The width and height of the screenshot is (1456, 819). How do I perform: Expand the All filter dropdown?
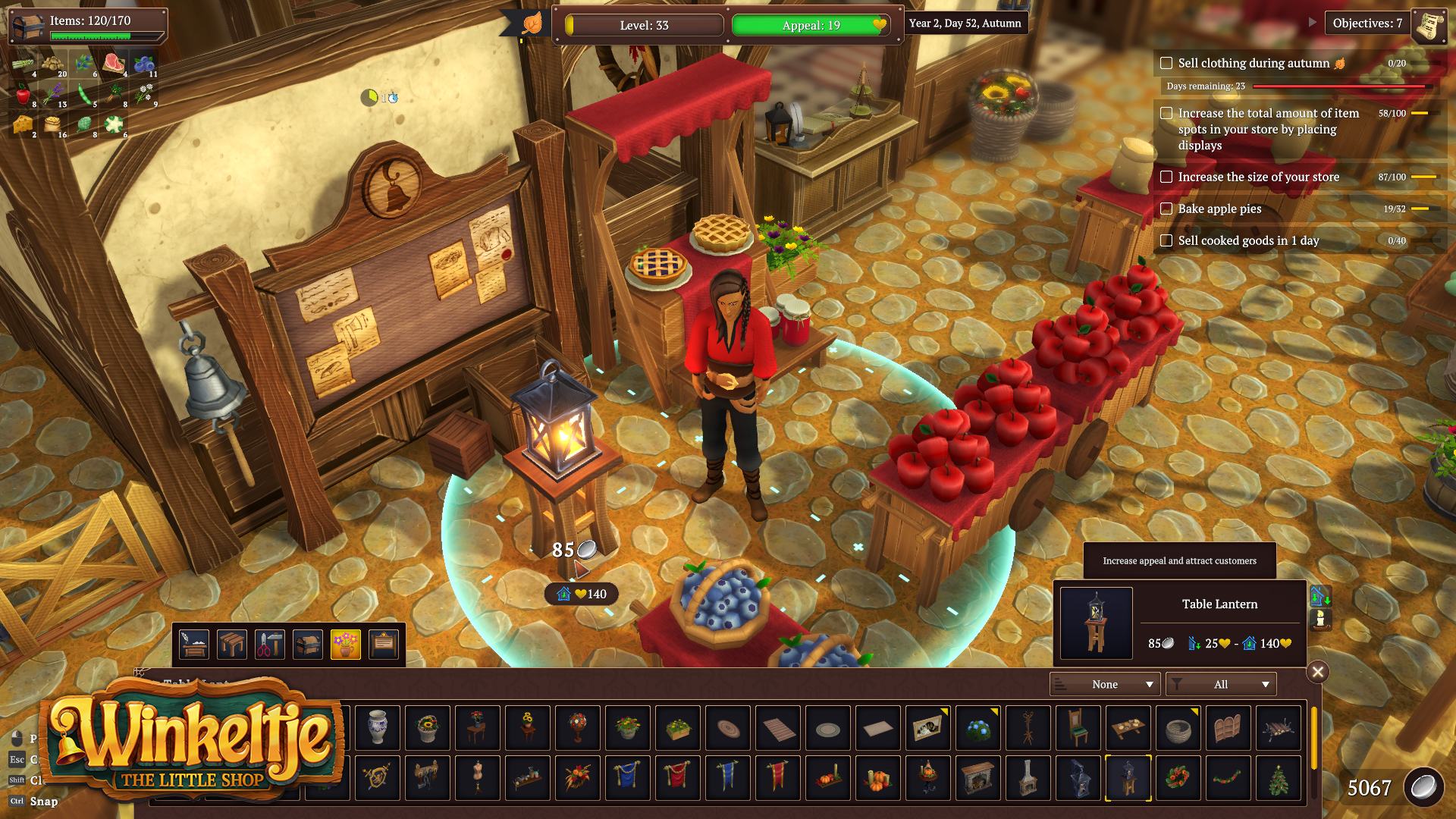point(1221,683)
